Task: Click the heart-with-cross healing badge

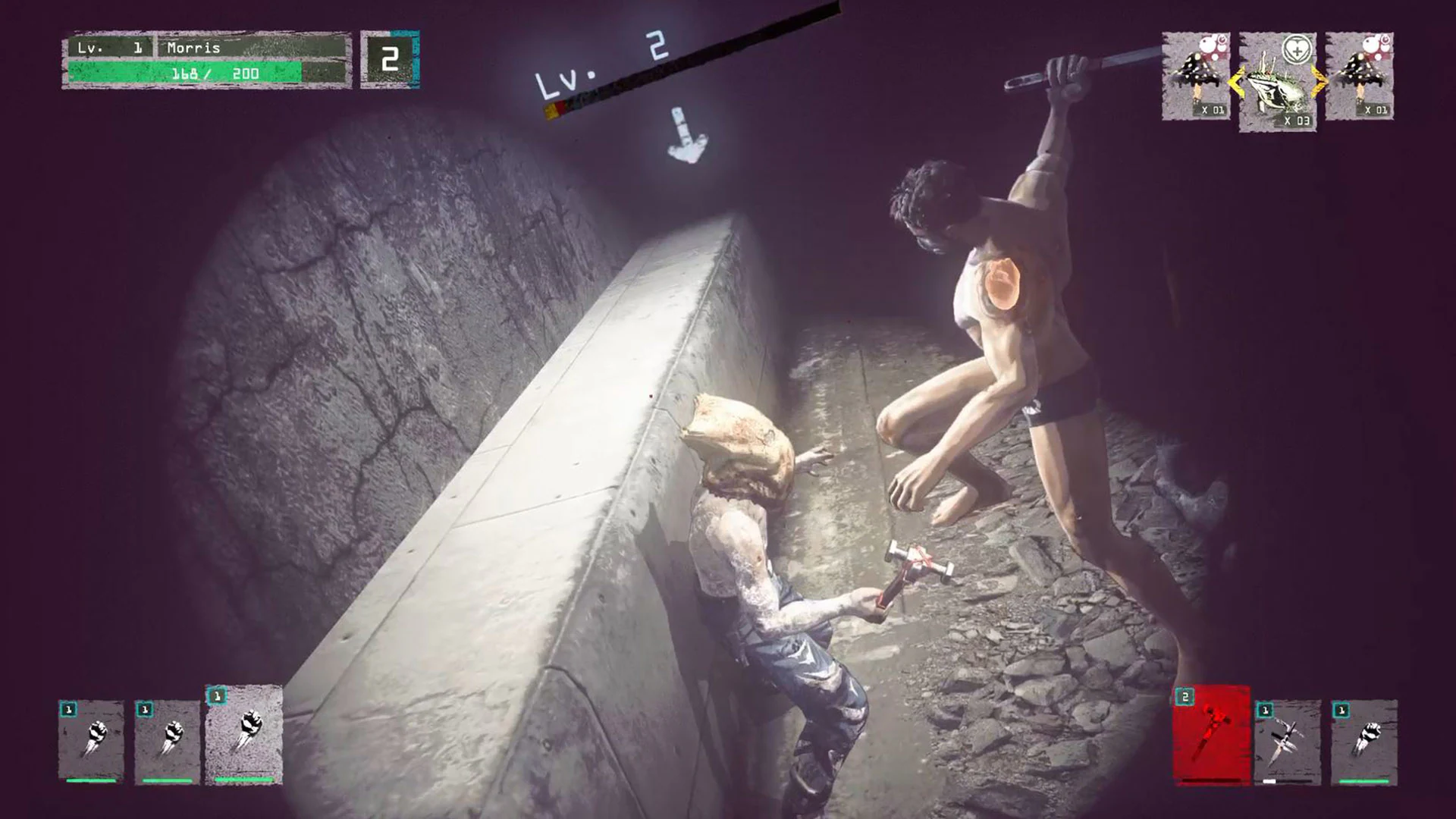Action: [x=1297, y=48]
